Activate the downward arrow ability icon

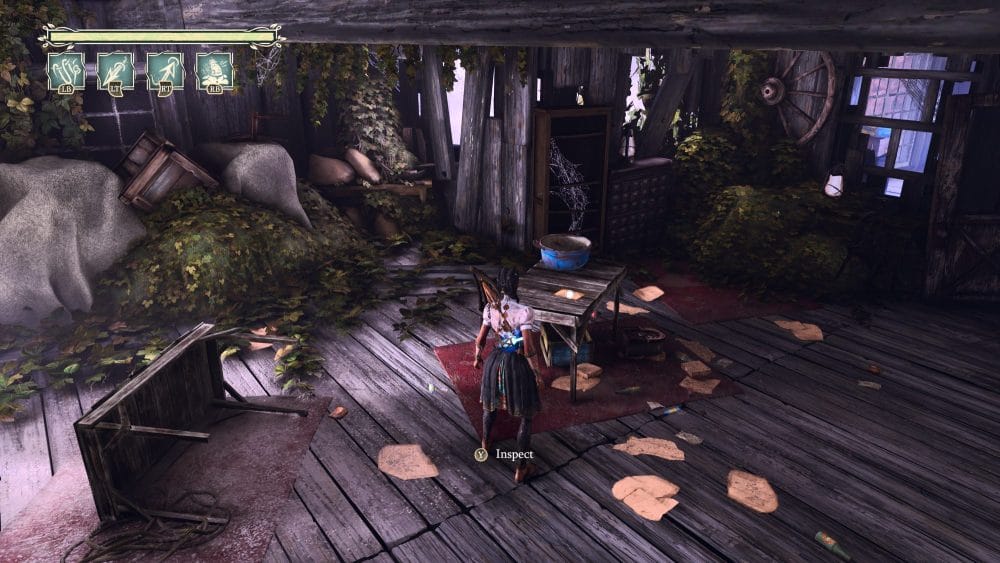tap(116, 71)
